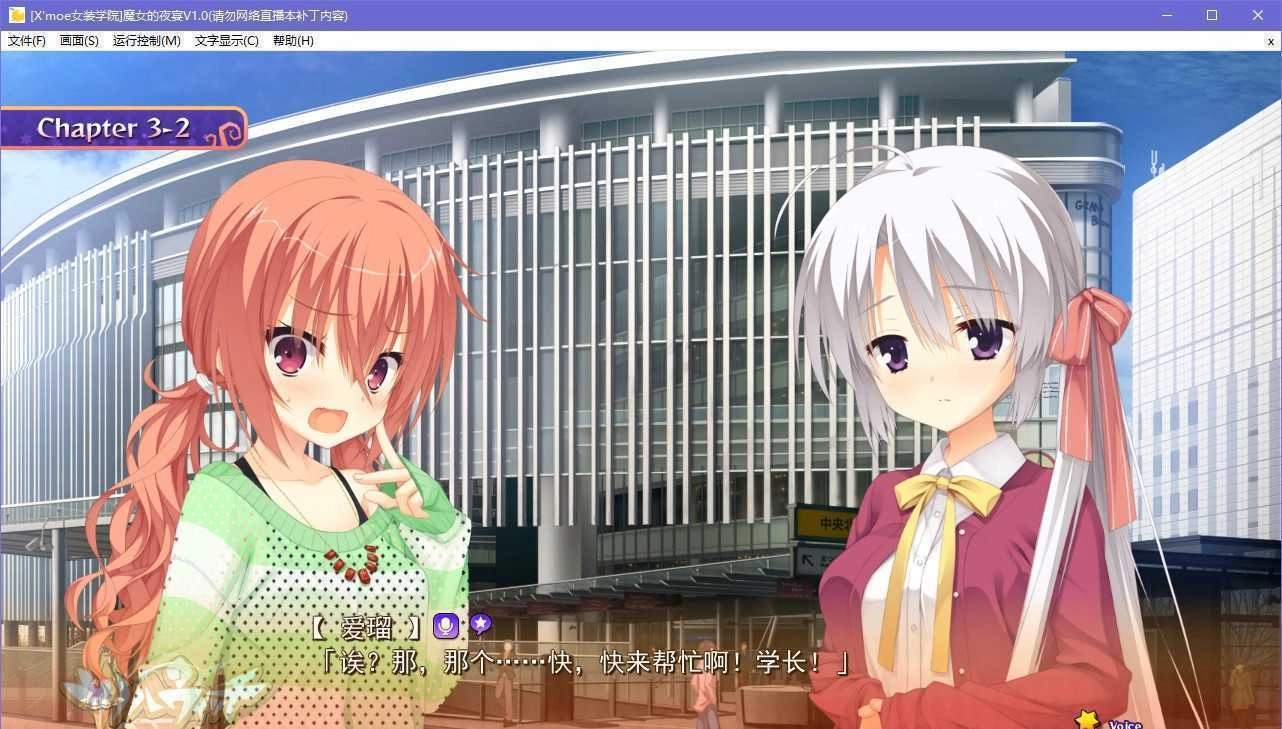1282x729 pixels.
Task: Open the 画面(S) menu
Action: click(79, 41)
